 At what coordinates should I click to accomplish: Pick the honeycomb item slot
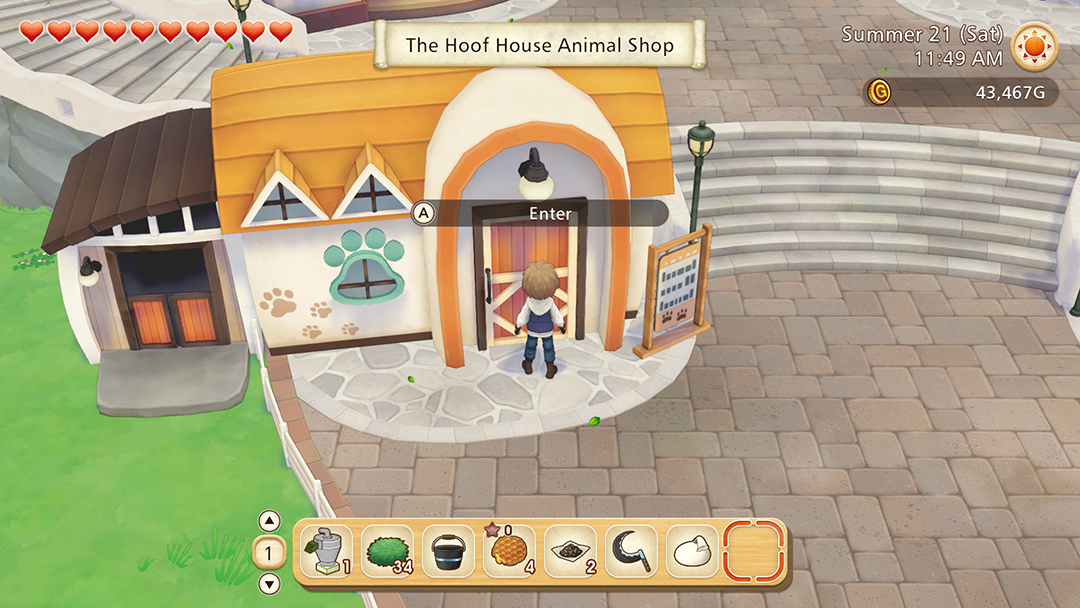(509, 551)
